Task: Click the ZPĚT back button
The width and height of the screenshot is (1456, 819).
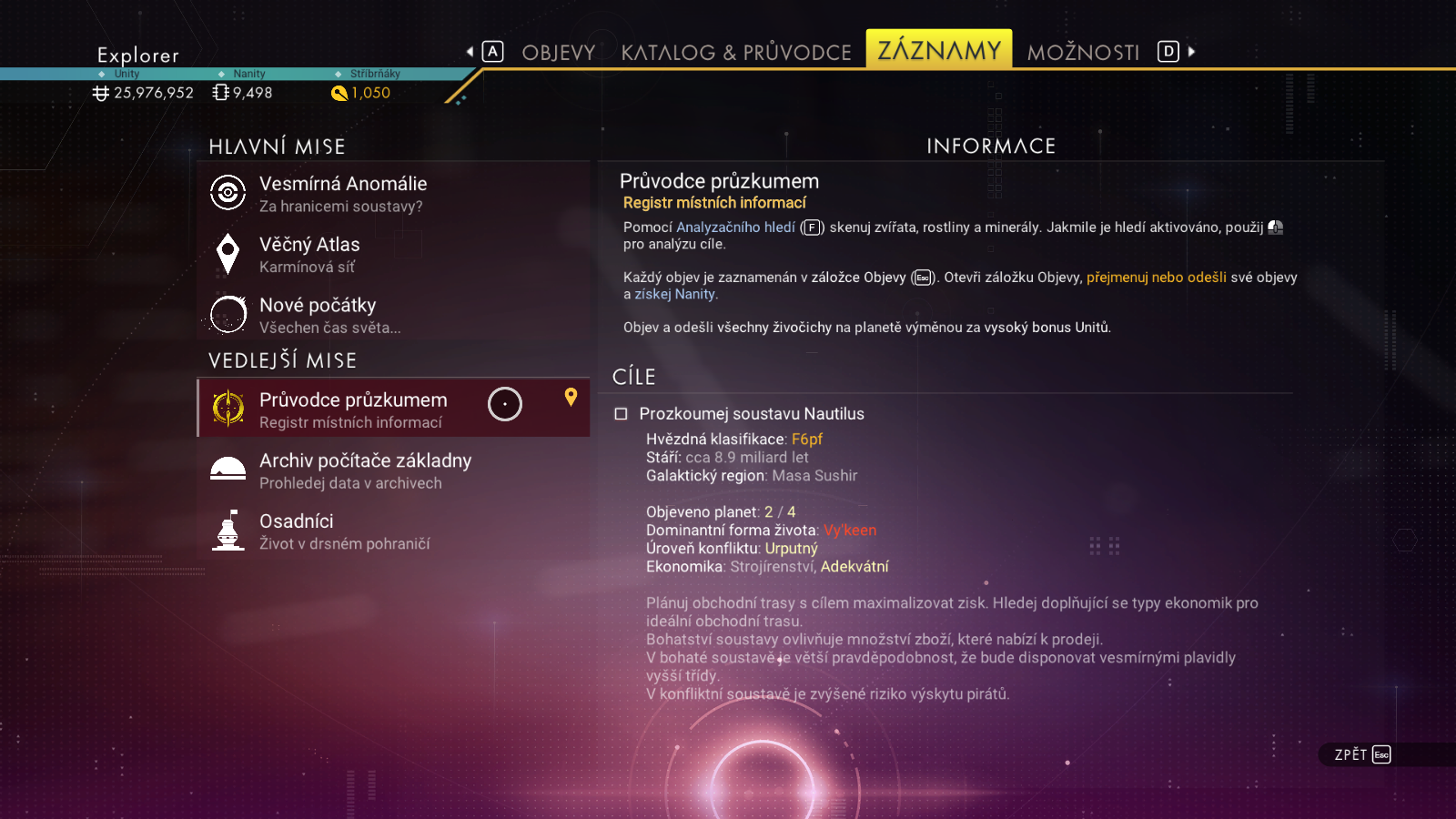Action: [1362, 754]
